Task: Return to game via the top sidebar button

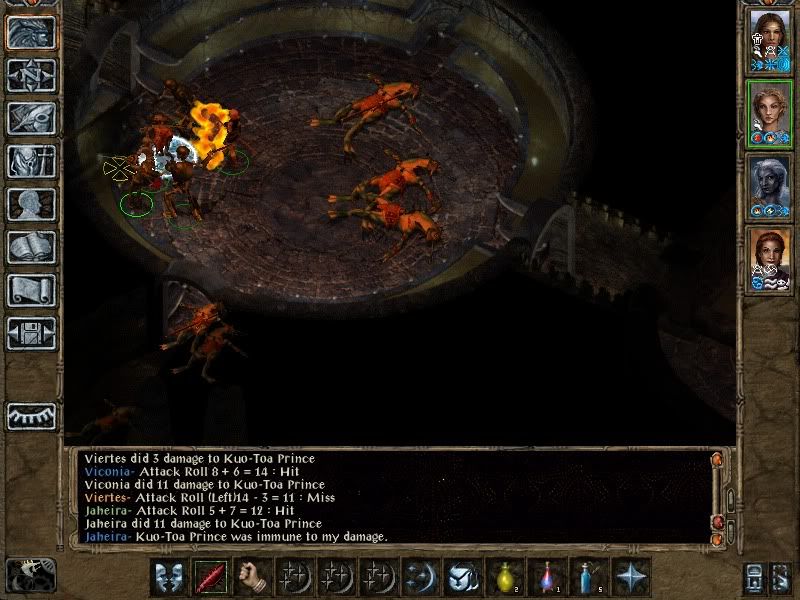Action: tap(31, 33)
